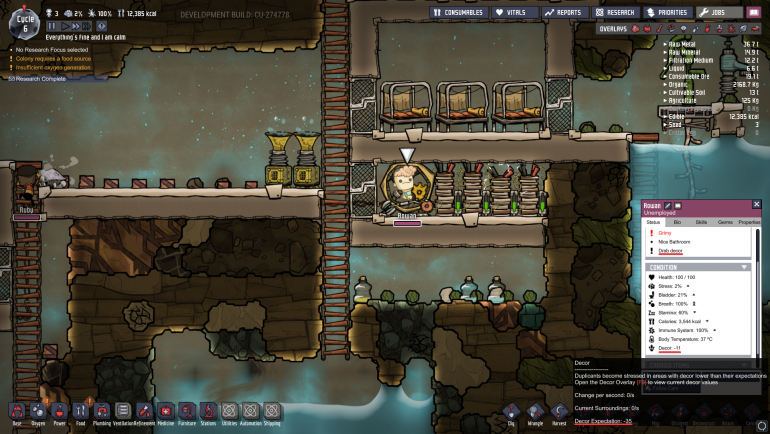
Task: Open the Power build category
Action: pos(59,412)
